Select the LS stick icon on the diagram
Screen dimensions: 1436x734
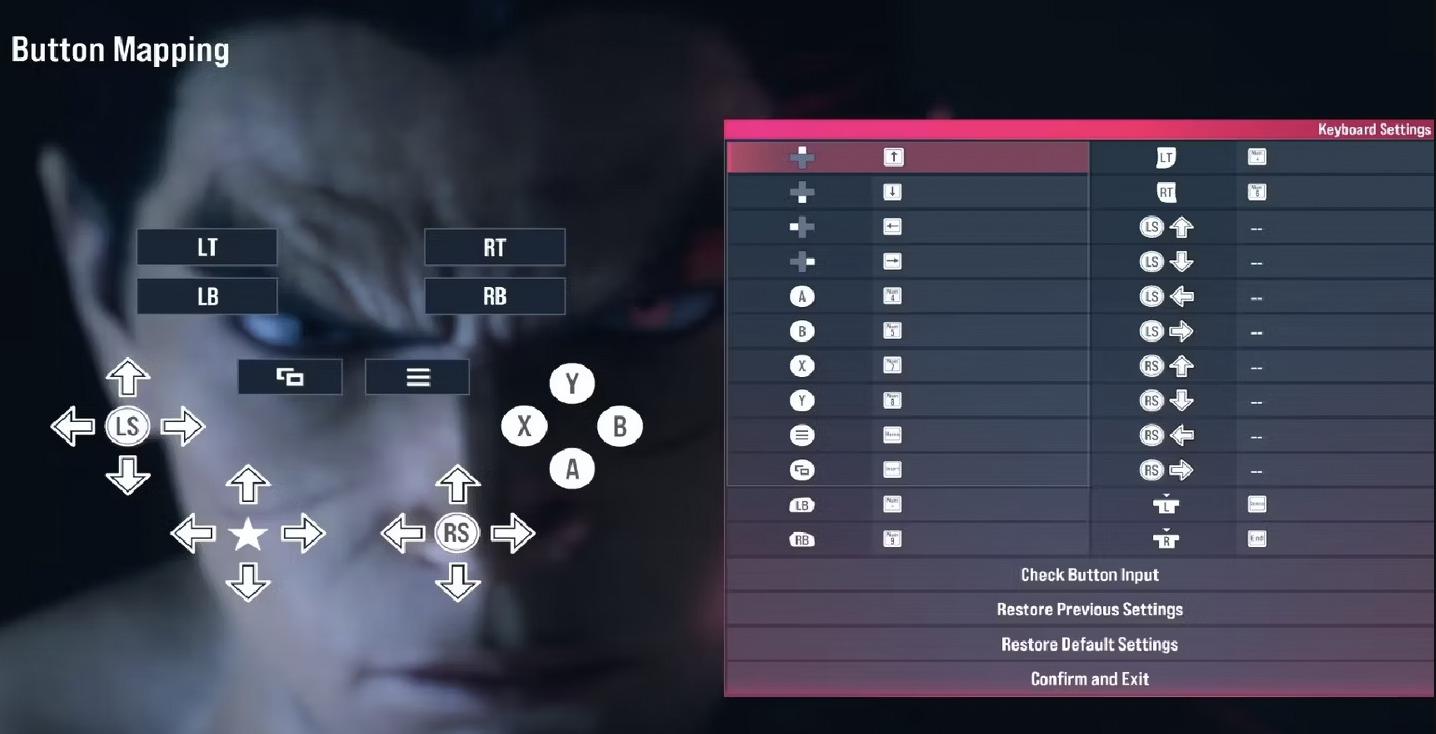point(128,425)
